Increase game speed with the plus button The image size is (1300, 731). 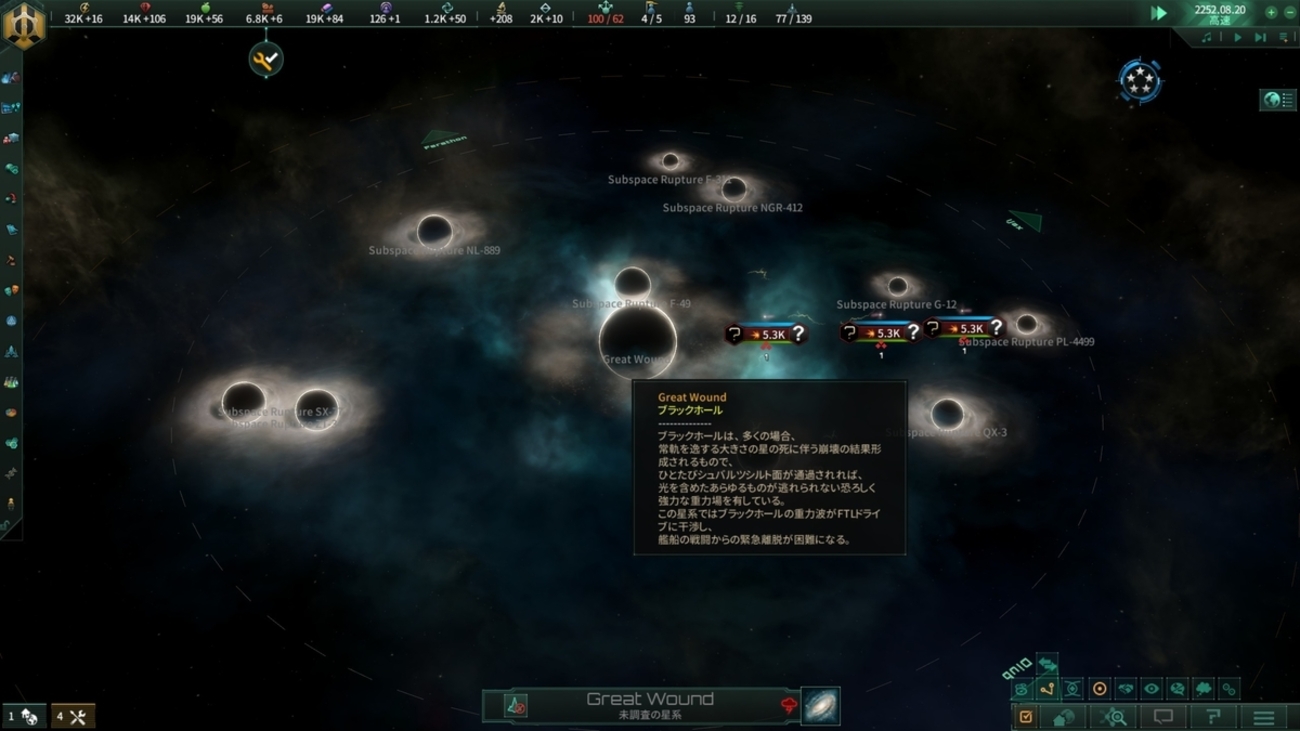(x=1271, y=13)
